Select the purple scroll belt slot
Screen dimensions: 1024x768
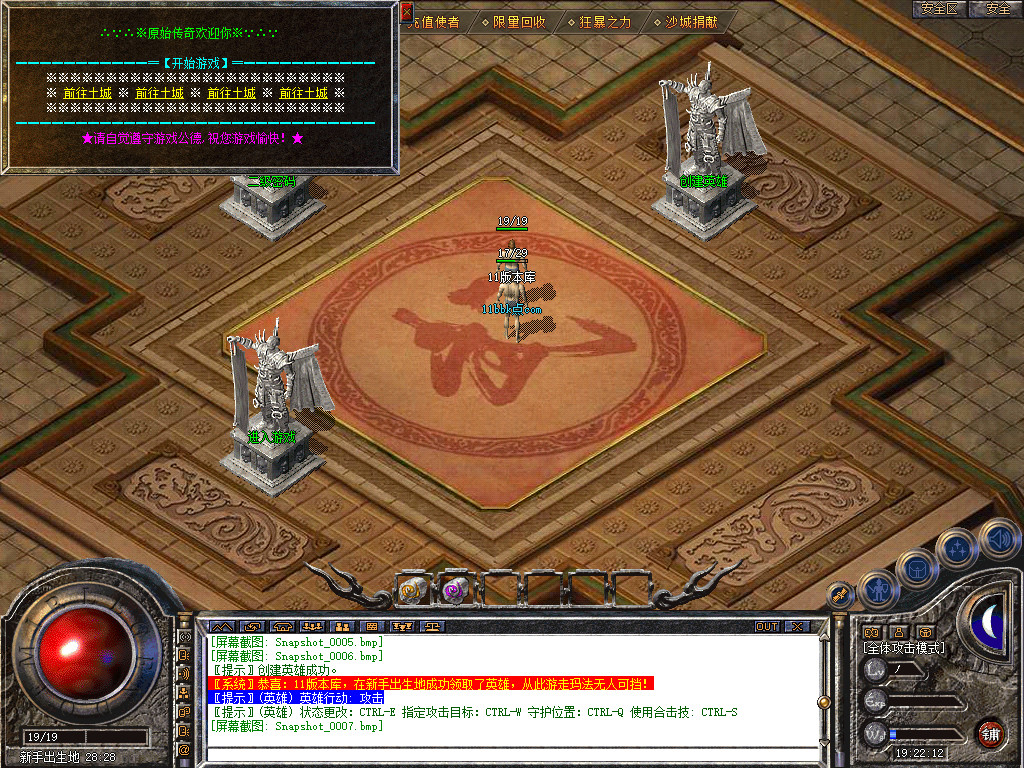tap(456, 589)
